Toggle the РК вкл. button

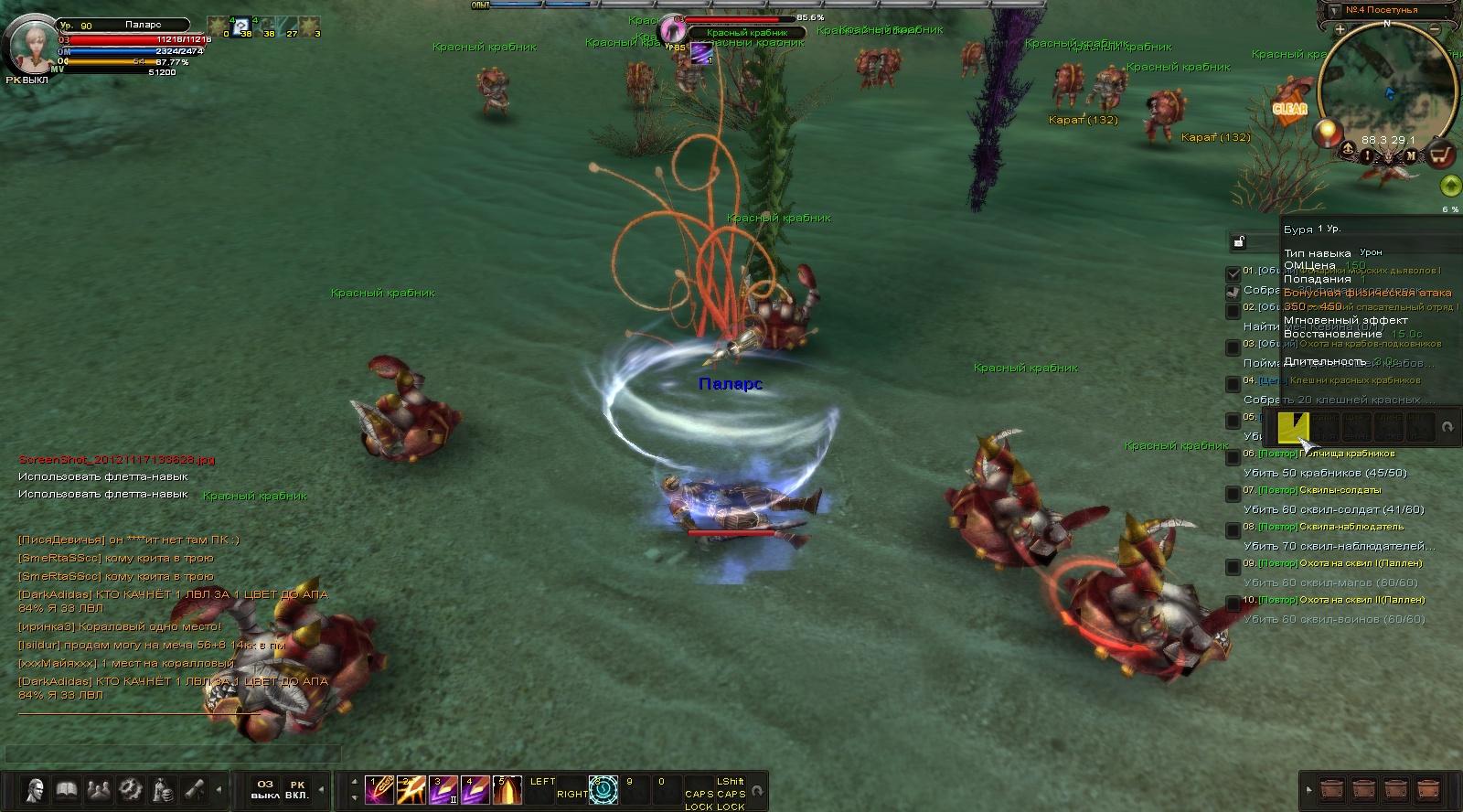pos(297,789)
